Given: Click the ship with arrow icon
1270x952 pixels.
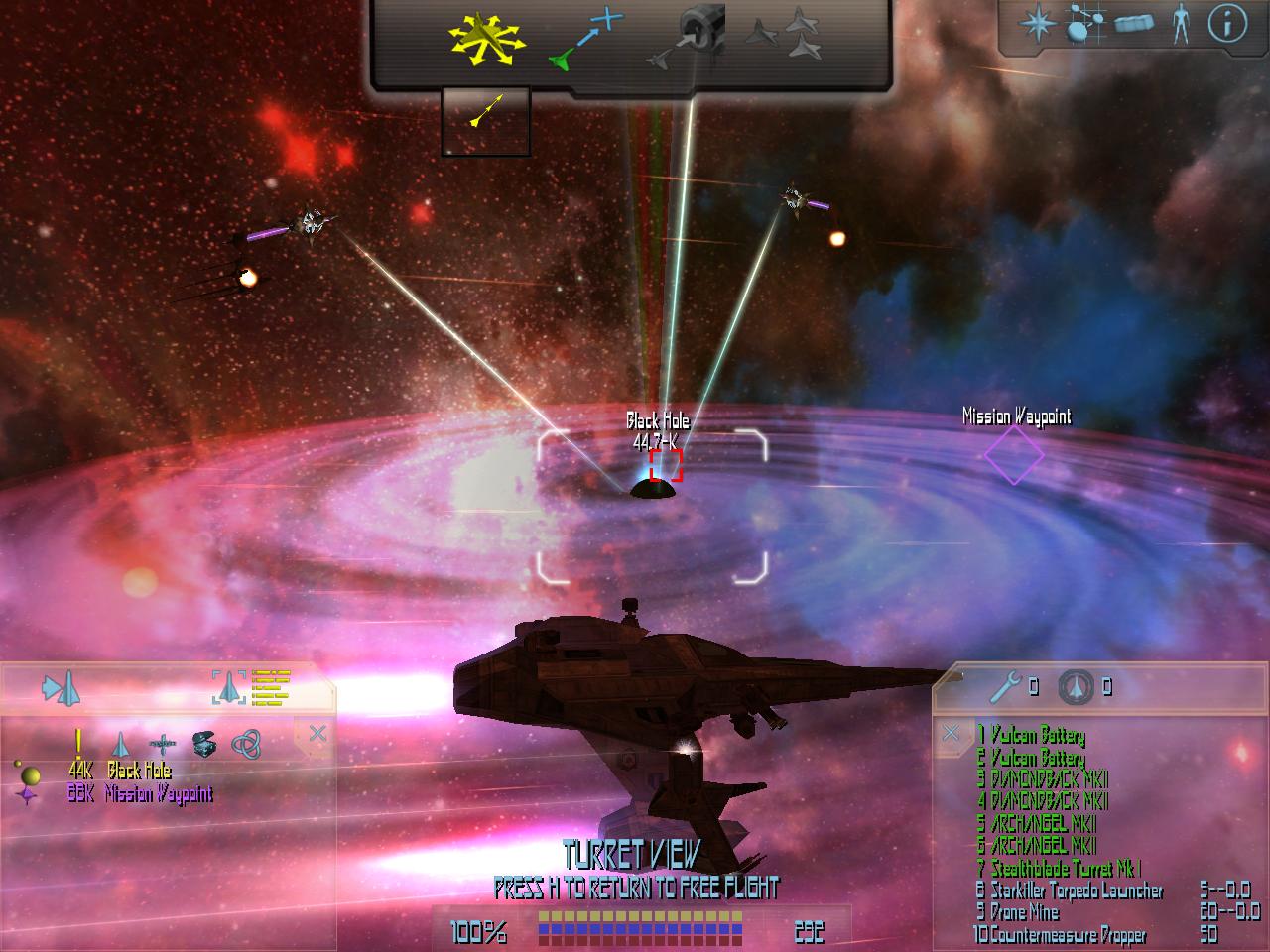Looking at the screenshot, I should [61, 687].
